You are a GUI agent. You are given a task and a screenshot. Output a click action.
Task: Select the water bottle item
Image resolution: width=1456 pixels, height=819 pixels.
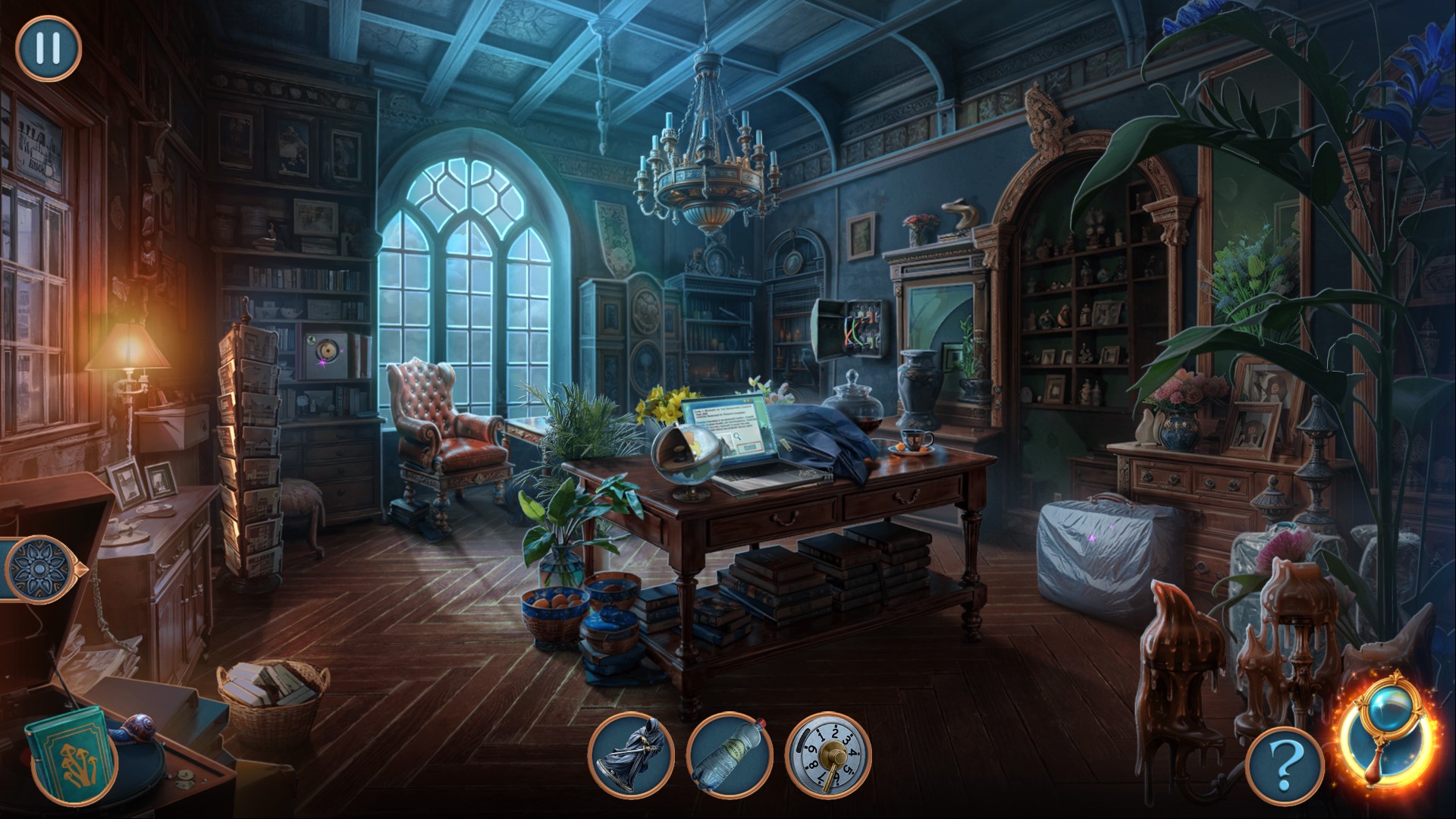(730, 755)
